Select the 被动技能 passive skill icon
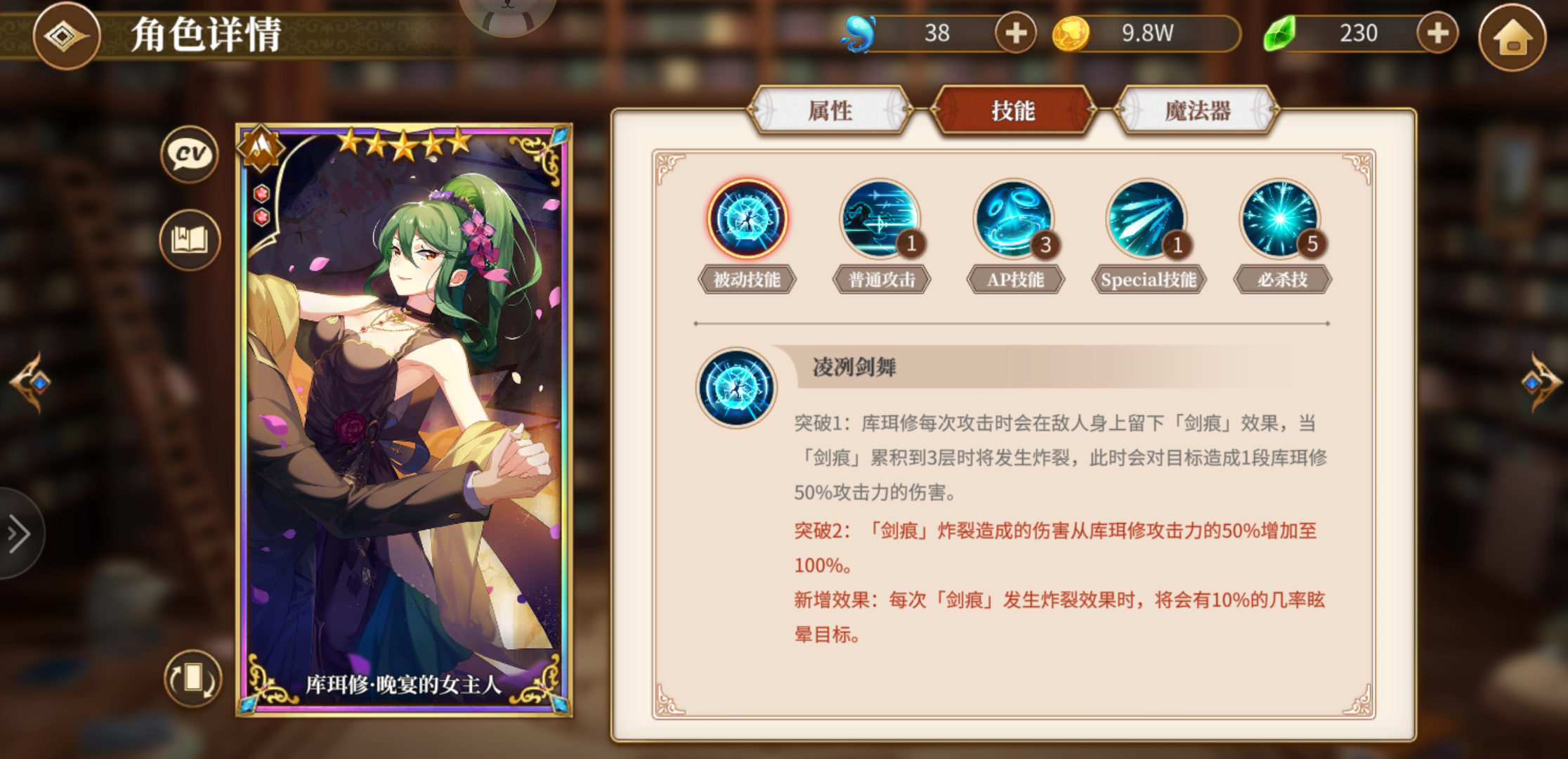The width and height of the screenshot is (1568, 759). [x=747, y=221]
